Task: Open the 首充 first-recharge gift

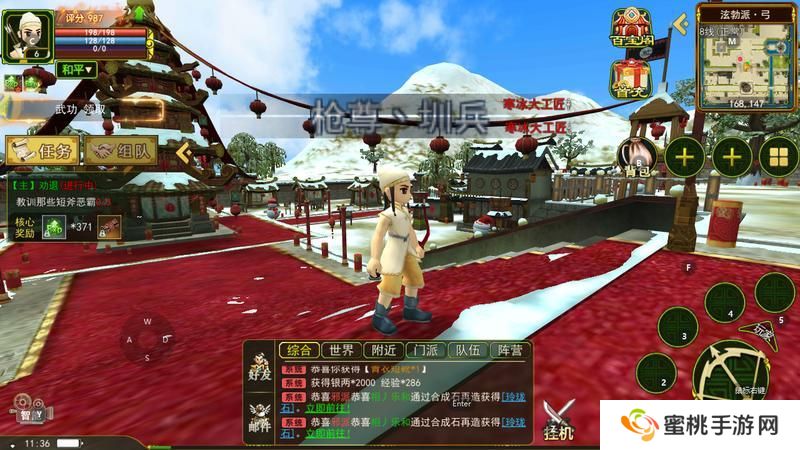Action: 631,79
